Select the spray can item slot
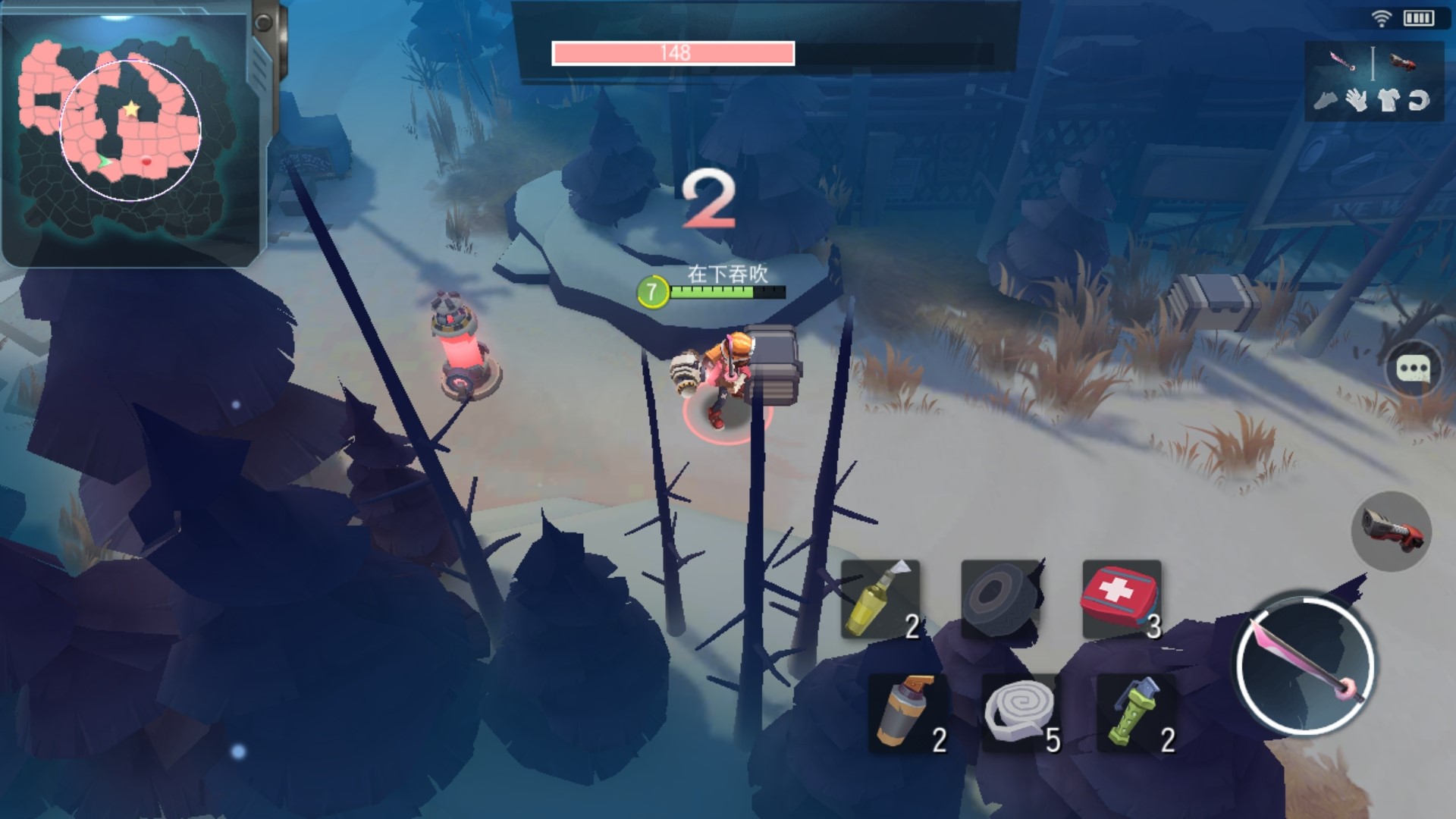Viewport: 1456px width, 819px height. tap(907, 713)
